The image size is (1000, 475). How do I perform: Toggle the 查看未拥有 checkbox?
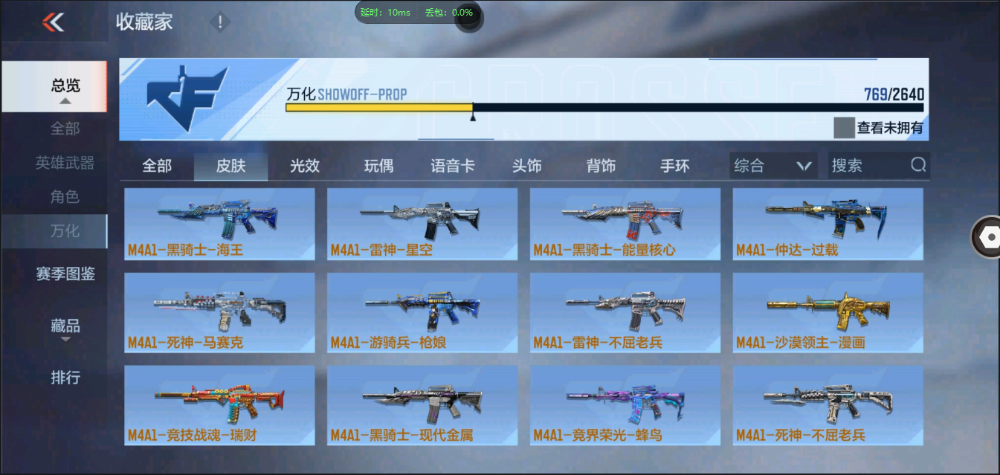[x=844, y=128]
